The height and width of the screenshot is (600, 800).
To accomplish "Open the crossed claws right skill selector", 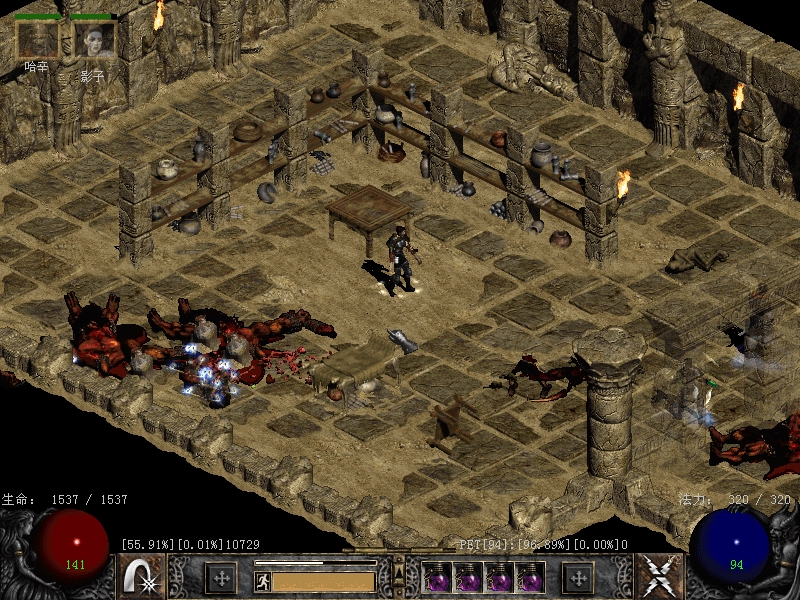I will point(661,577).
